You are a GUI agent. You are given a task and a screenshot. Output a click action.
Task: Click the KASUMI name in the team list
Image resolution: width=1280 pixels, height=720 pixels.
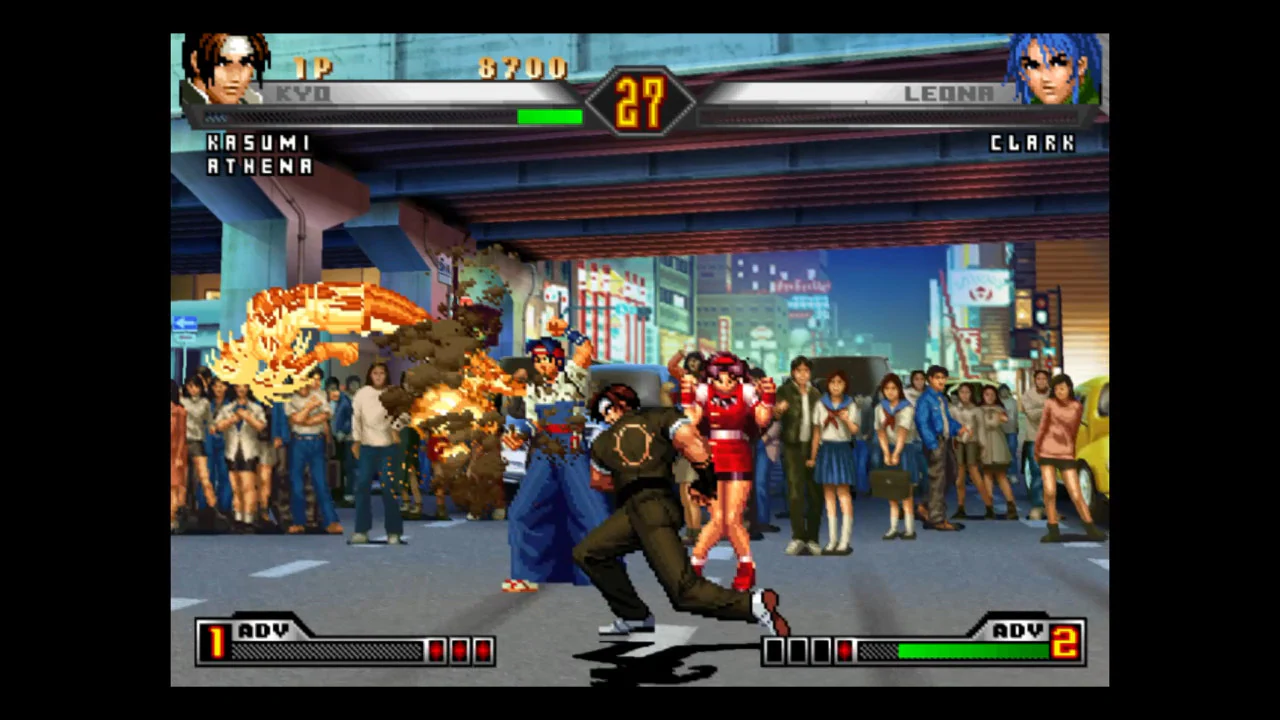click(x=260, y=143)
